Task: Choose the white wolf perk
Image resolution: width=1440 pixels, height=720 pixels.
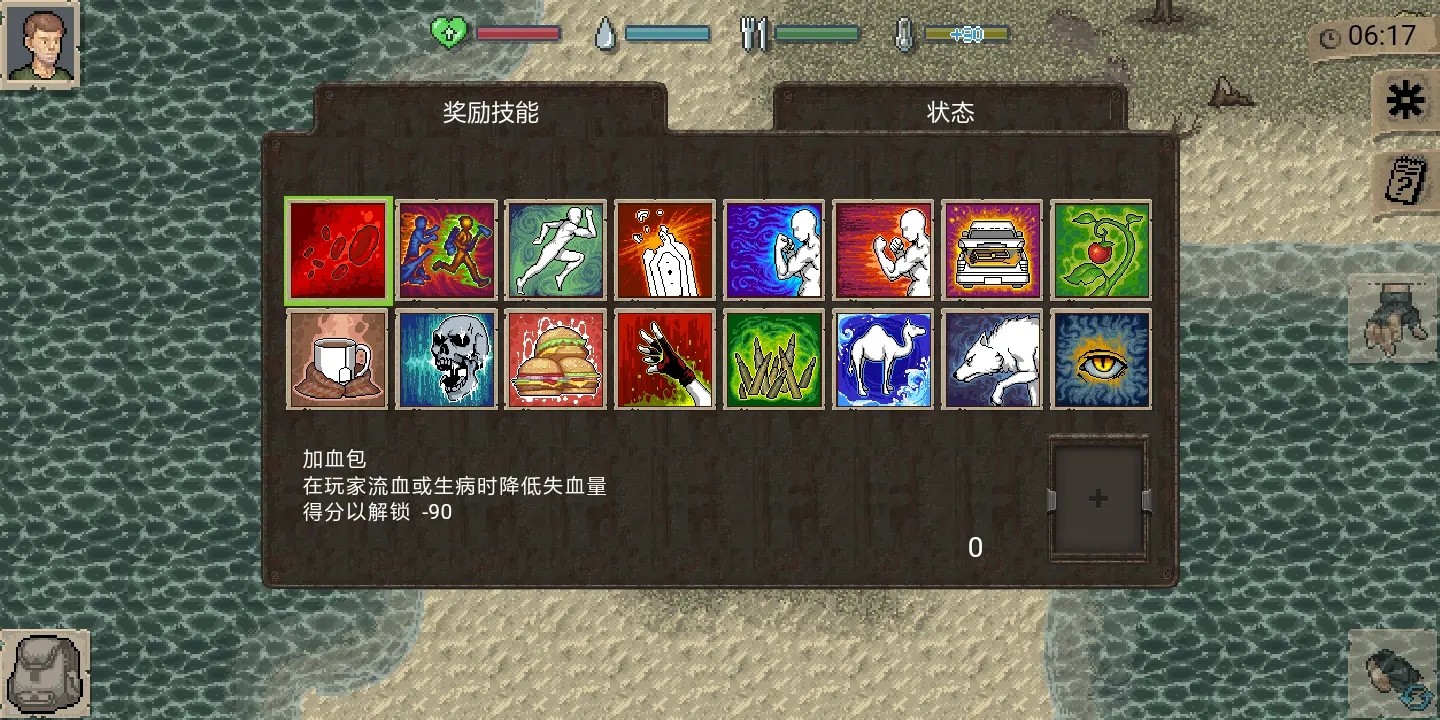Action: [x=992, y=360]
